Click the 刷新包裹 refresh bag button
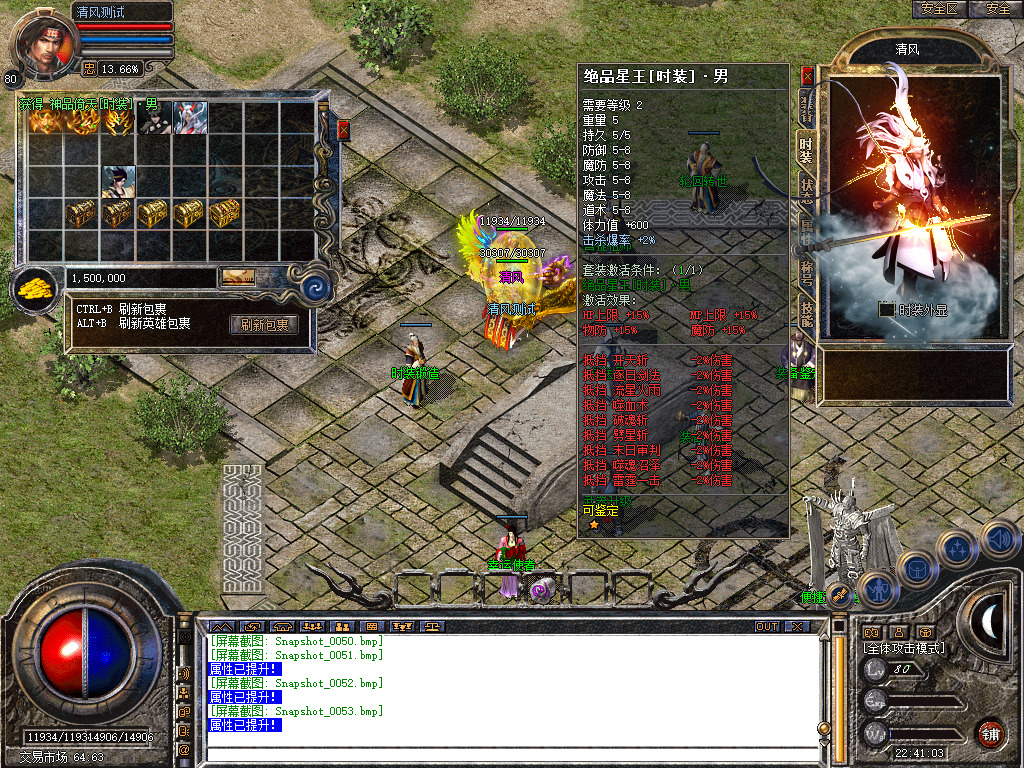The width and height of the screenshot is (1024, 768). point(264,325)
